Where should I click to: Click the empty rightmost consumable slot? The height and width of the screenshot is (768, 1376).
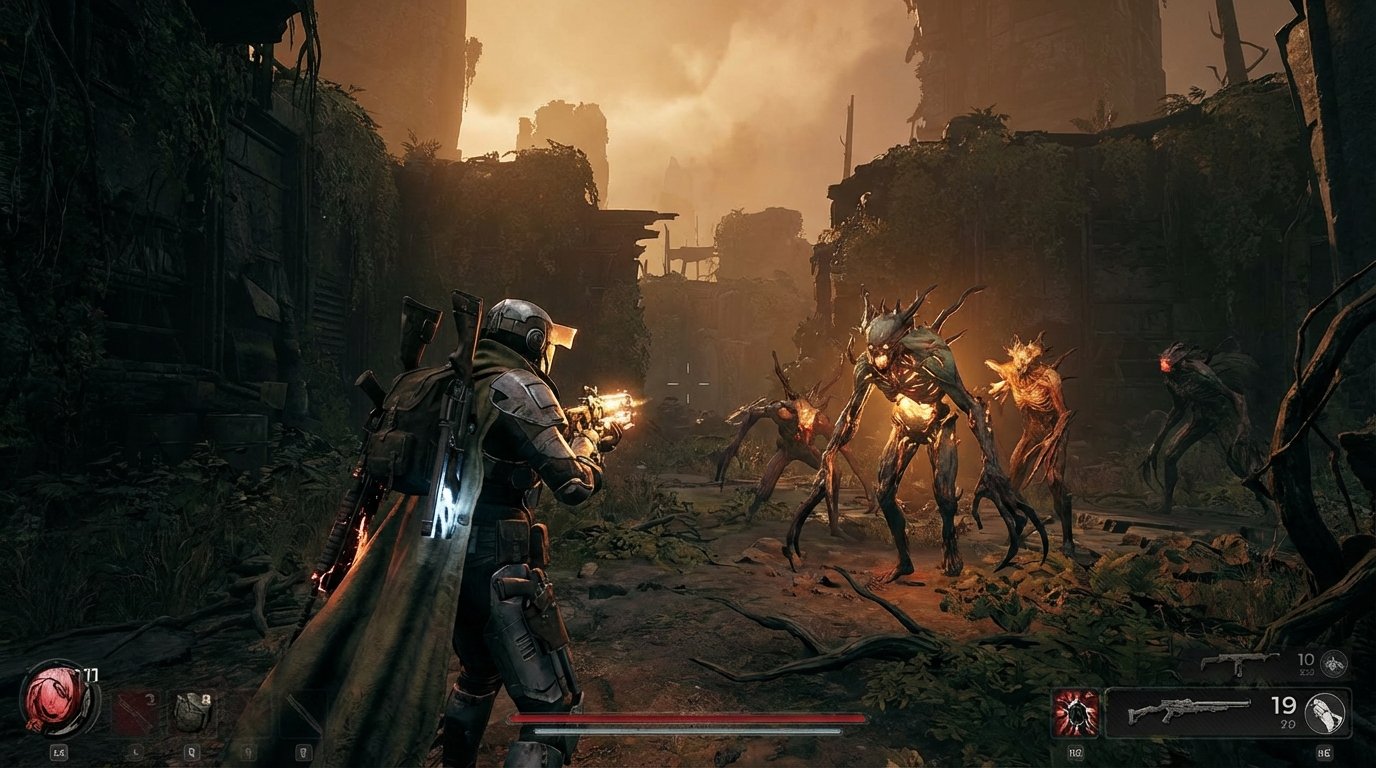tap(302, 713)
